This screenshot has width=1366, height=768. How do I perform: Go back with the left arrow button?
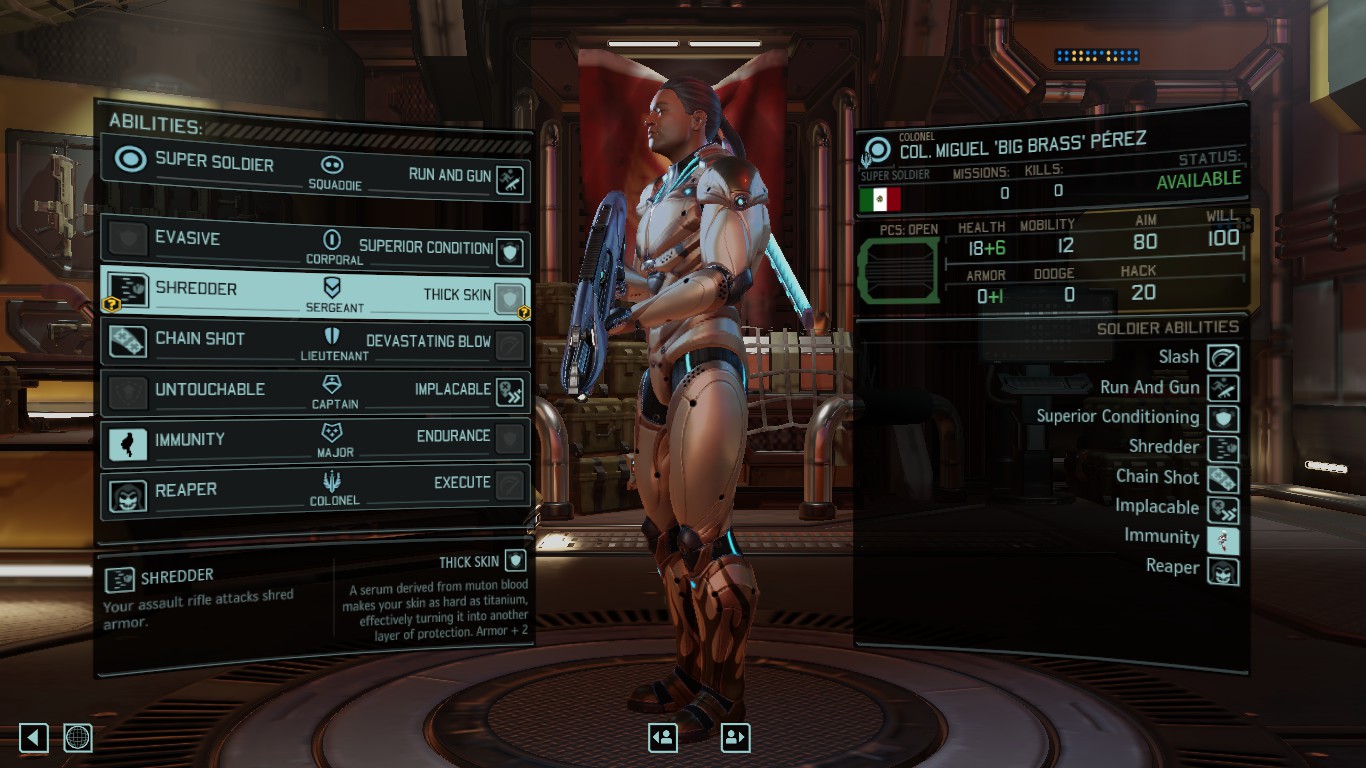coord(34,738)
